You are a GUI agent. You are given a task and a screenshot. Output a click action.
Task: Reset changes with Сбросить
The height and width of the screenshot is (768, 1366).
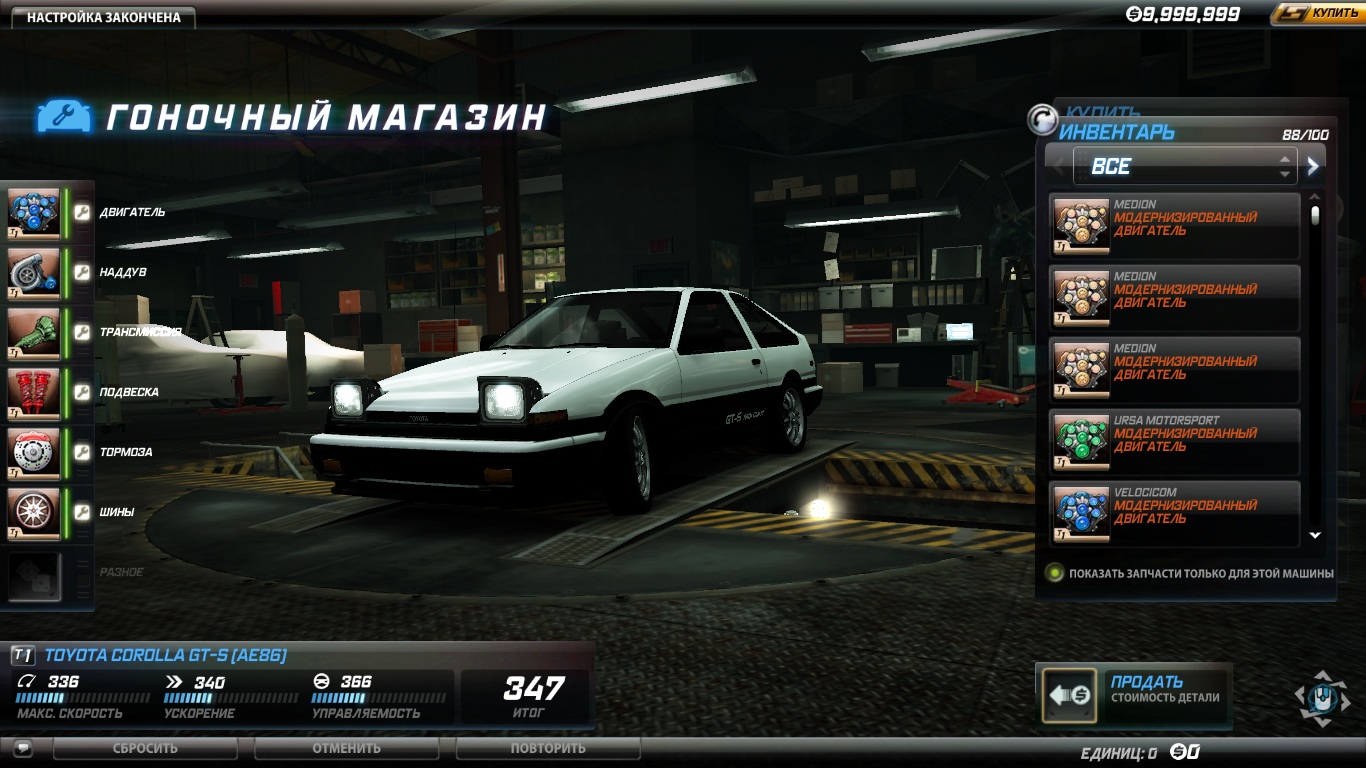145,748
